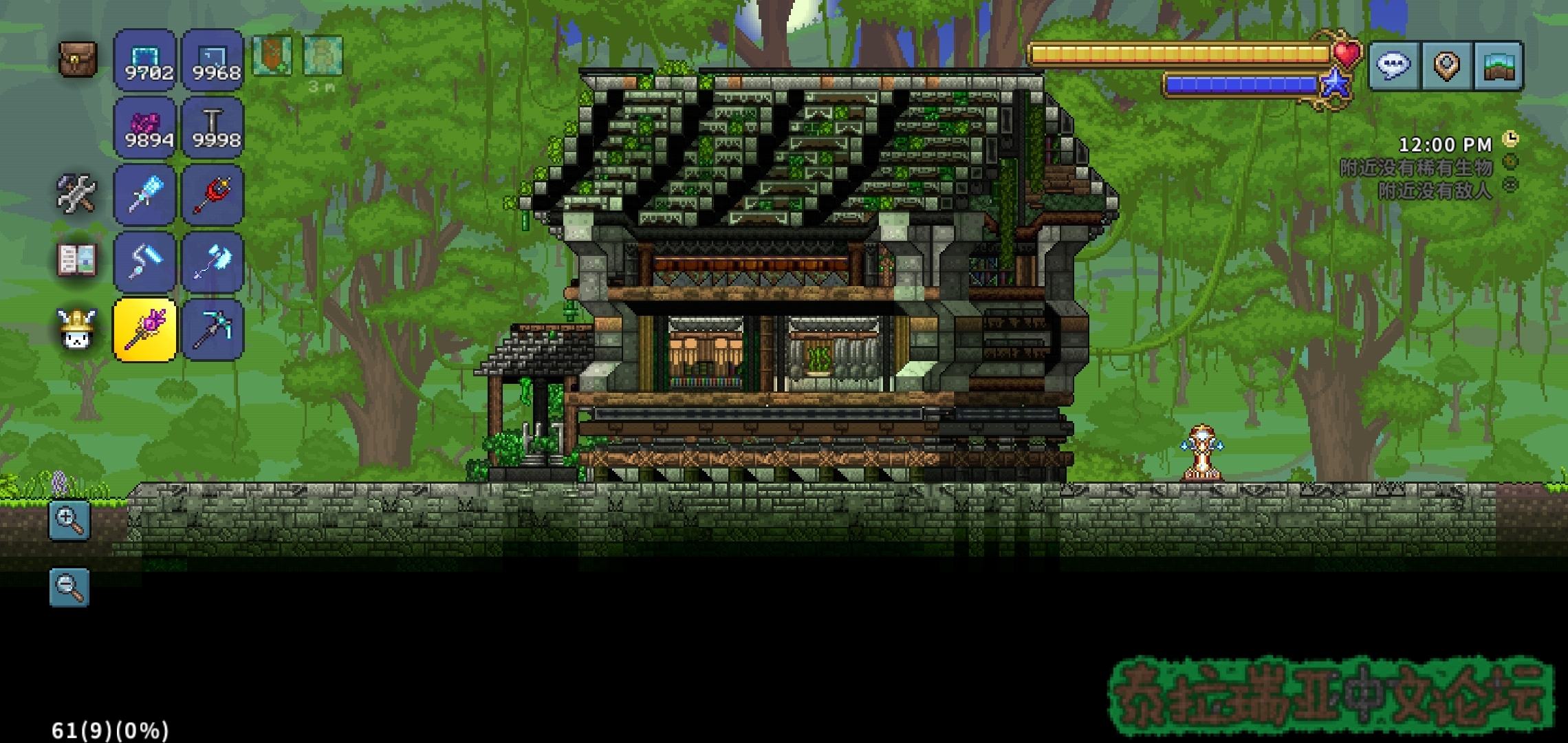The width and height of the screenshot is (1568, 743).
Task: Select the hotbar slot with 9702 items
Action: pyautogui.click(x=145, y=60)
